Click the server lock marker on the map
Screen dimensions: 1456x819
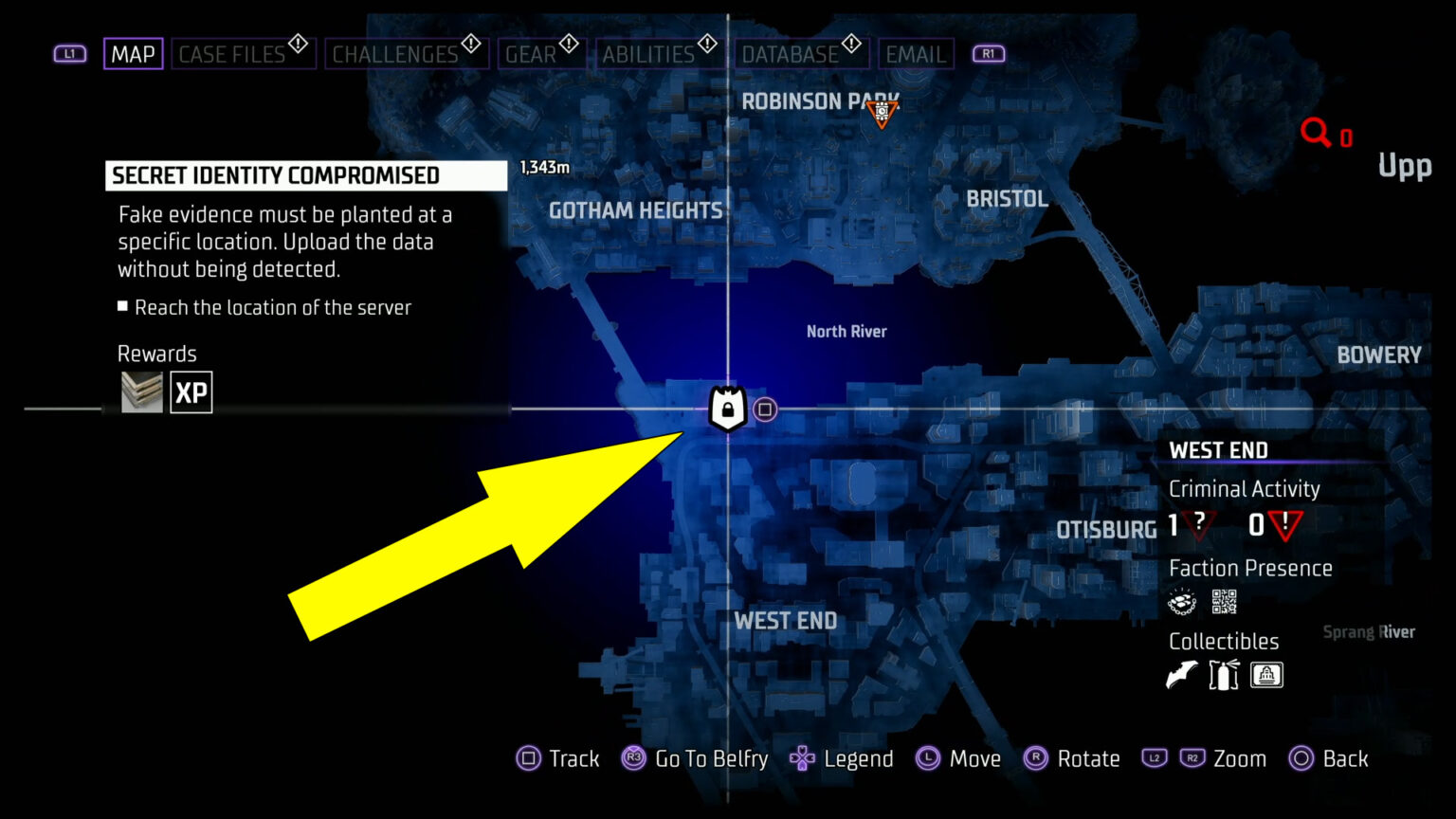[726, 409]
